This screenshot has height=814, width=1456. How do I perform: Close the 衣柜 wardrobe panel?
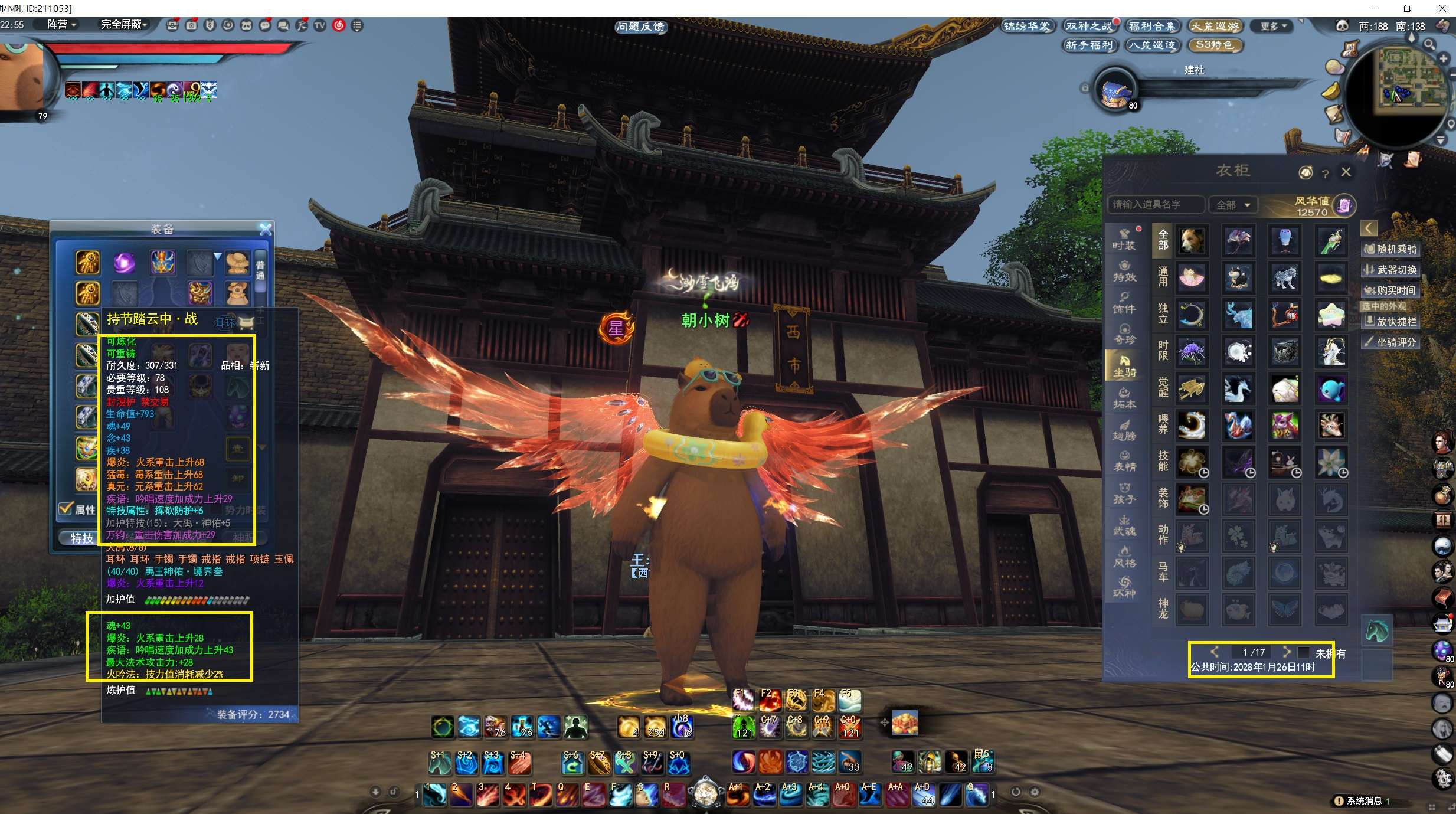1346,172
